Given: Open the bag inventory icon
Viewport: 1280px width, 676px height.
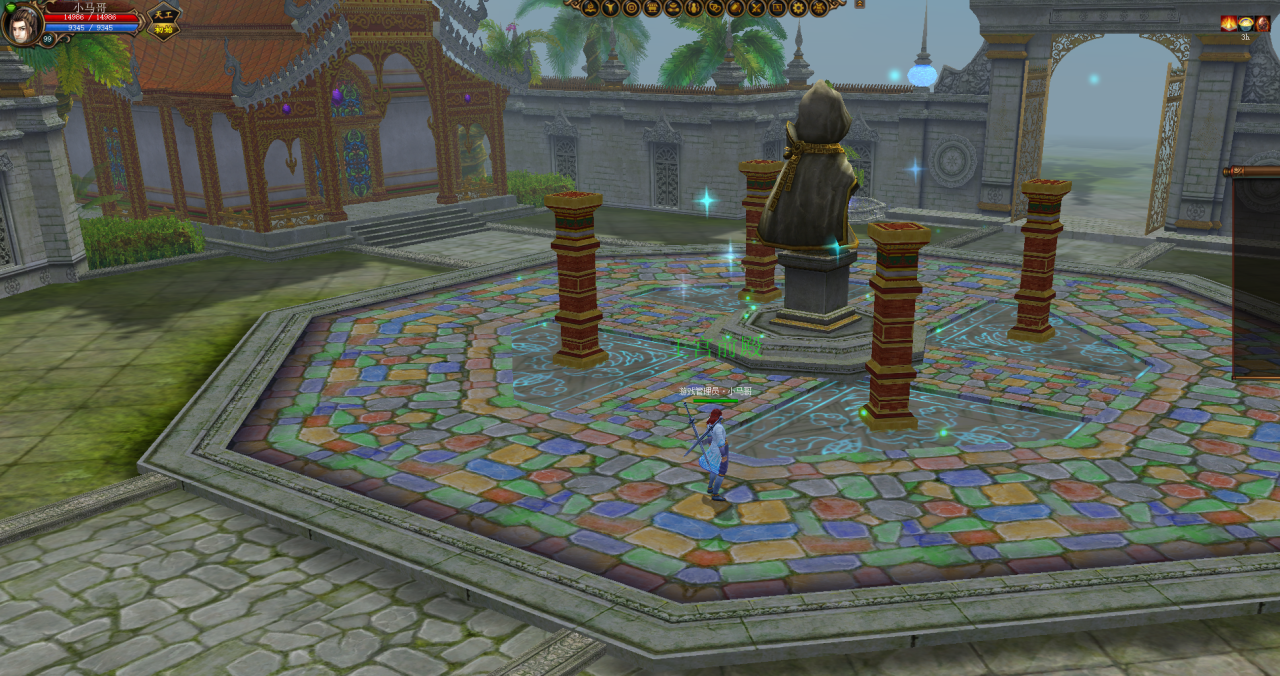Looking at the screenshot, I should coord(736,8).
